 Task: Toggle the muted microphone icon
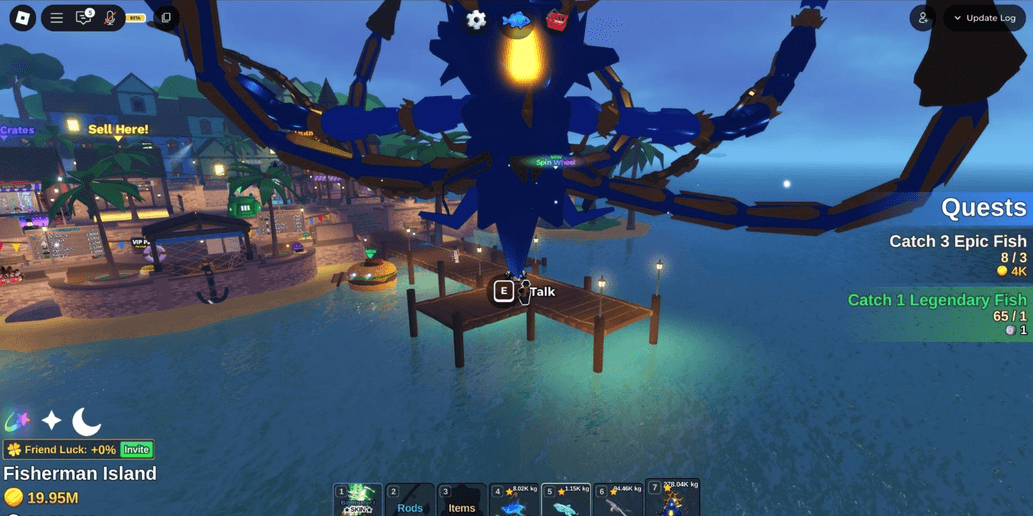(110, 18)
